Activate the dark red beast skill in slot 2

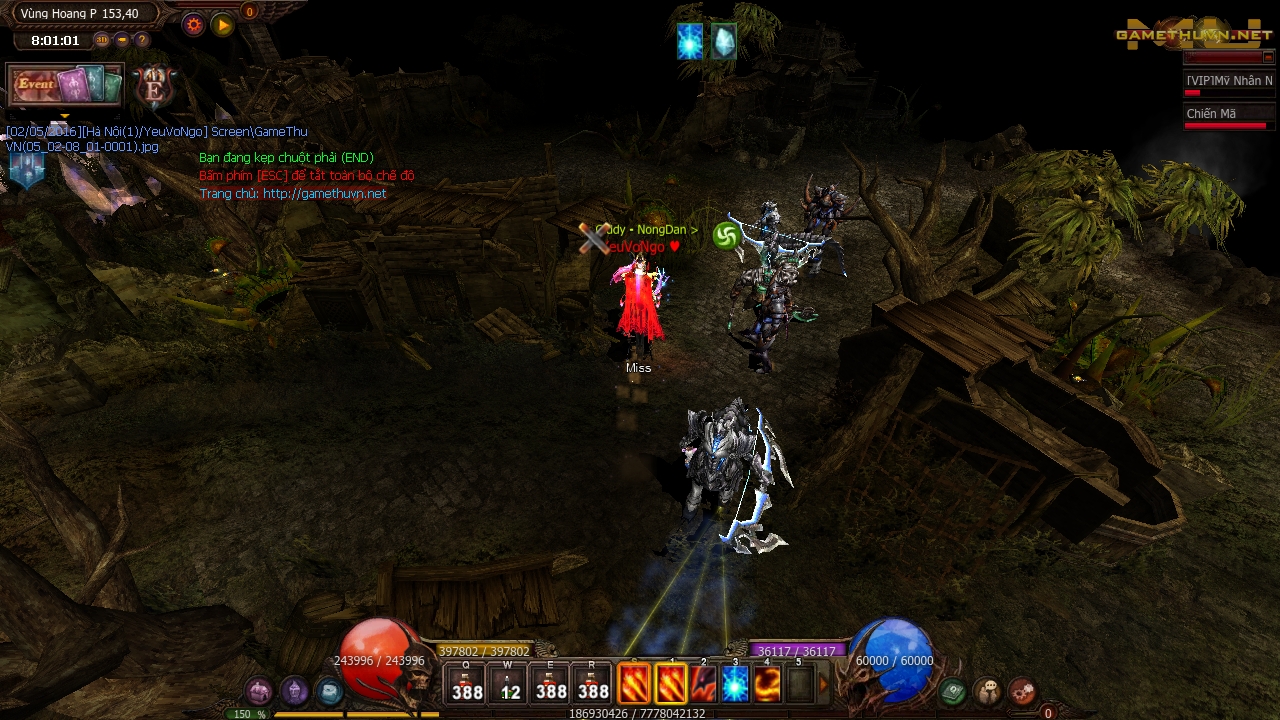pyautogui.click(x=703, y=684)
